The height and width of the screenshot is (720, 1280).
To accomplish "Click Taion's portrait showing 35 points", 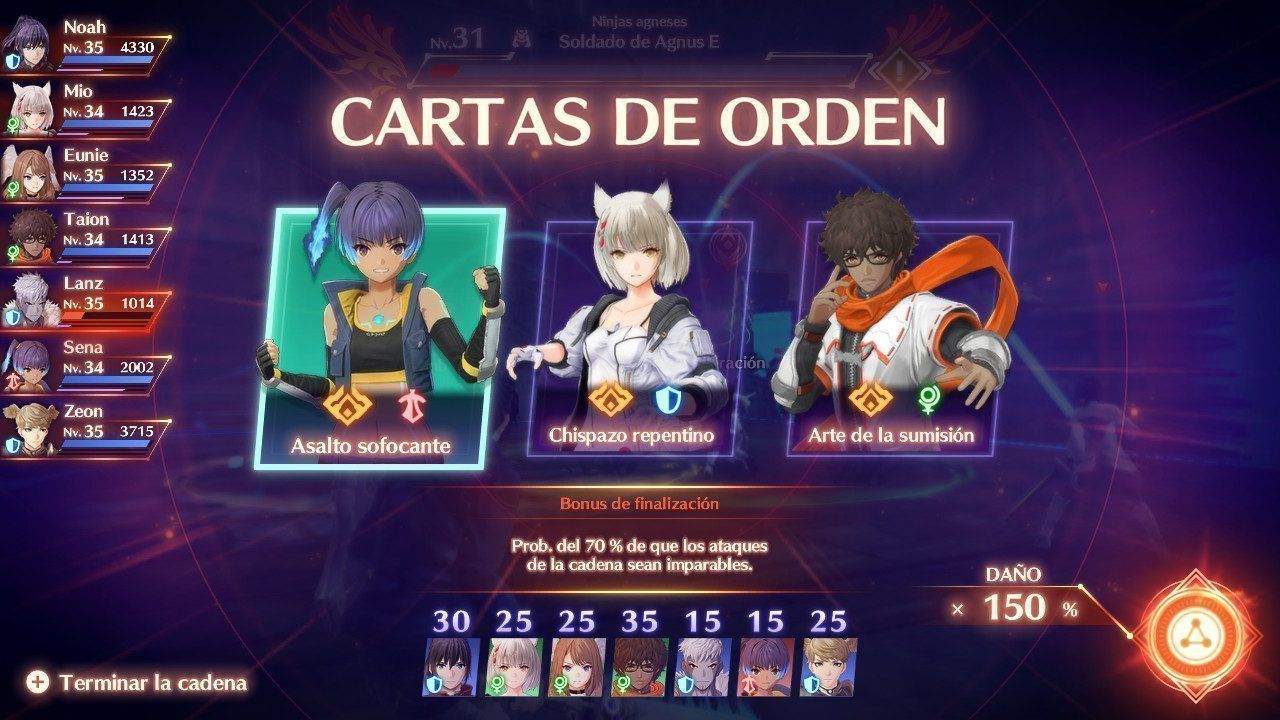I will click(640, 667).
